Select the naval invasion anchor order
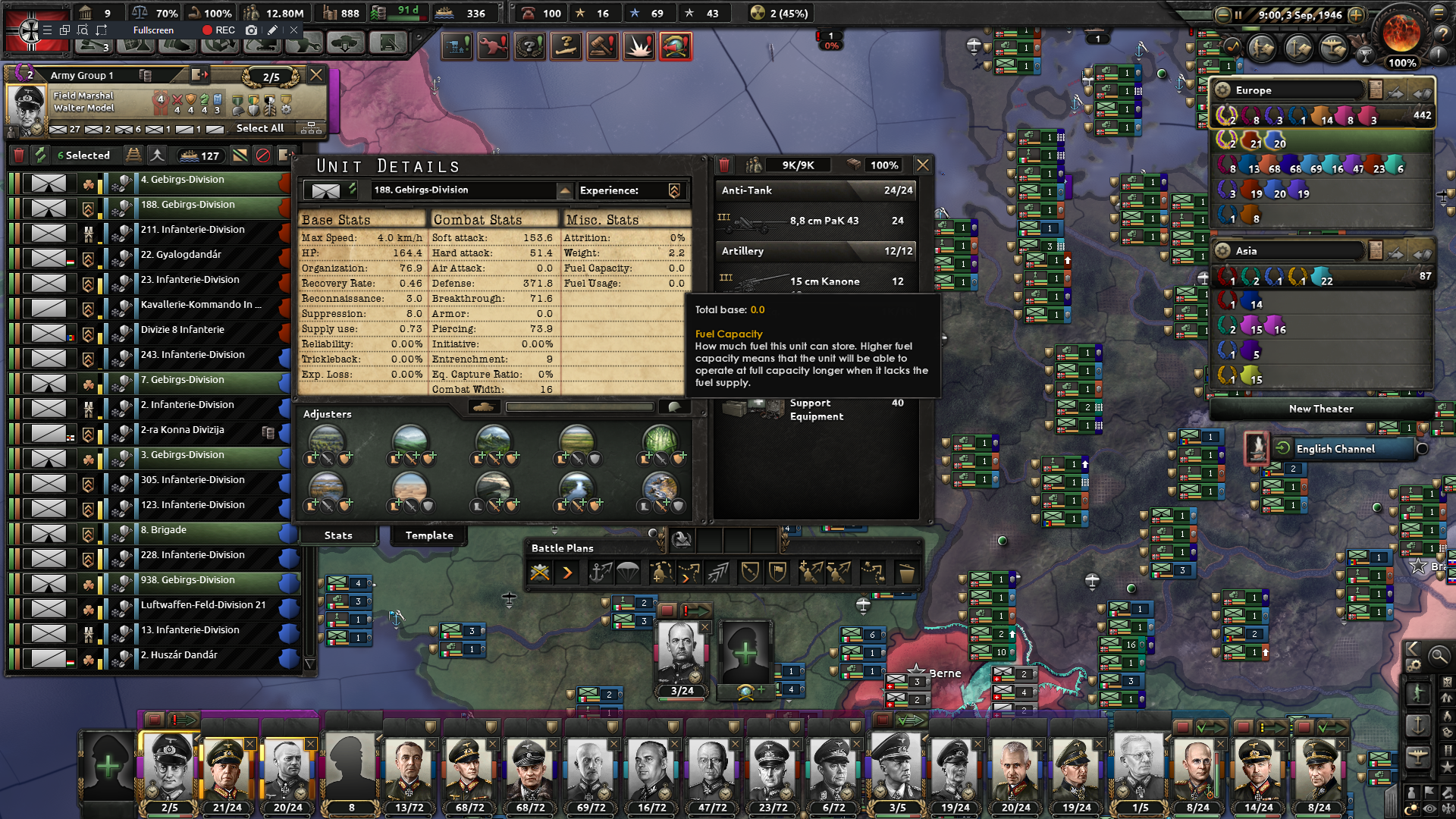Screen dimensions: 1456x819 [x=601, y=573]
